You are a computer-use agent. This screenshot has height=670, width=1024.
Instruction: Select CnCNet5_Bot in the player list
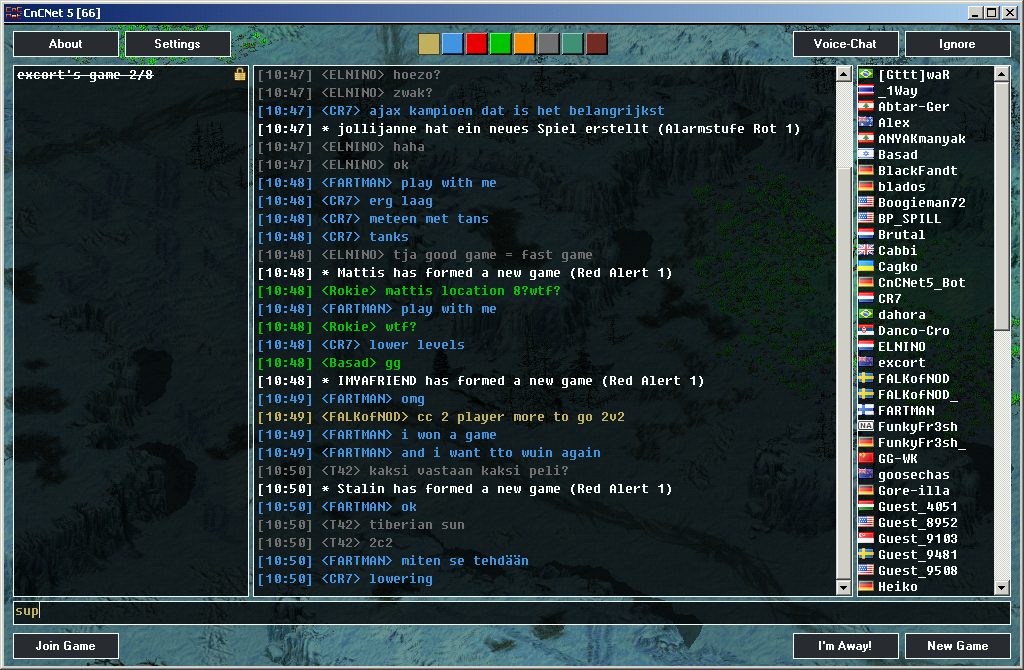921,283
